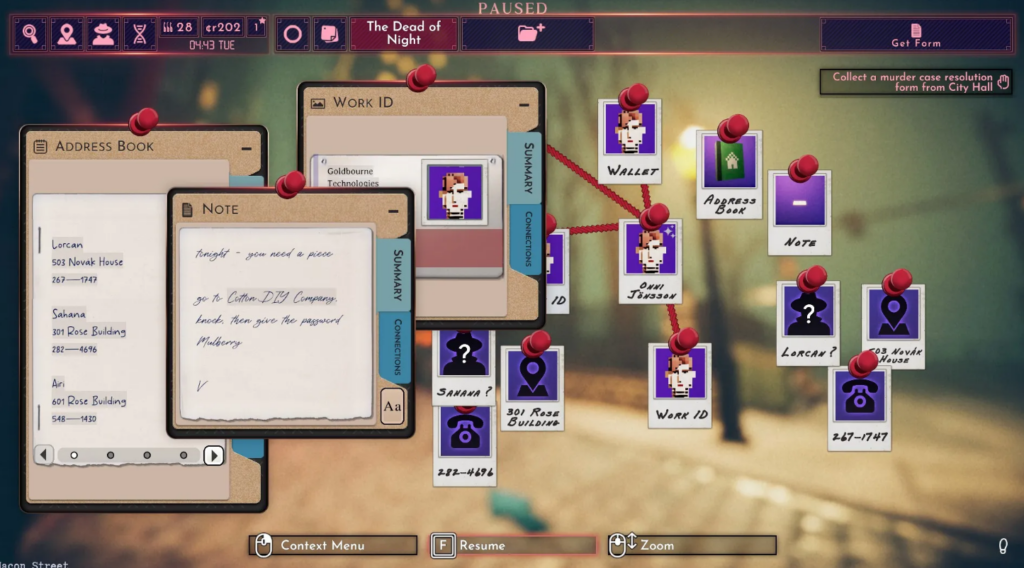Viewport: 1024px width, 568px height.
Task: Open the detective profile icon
Action: click(x=103, y=34)
